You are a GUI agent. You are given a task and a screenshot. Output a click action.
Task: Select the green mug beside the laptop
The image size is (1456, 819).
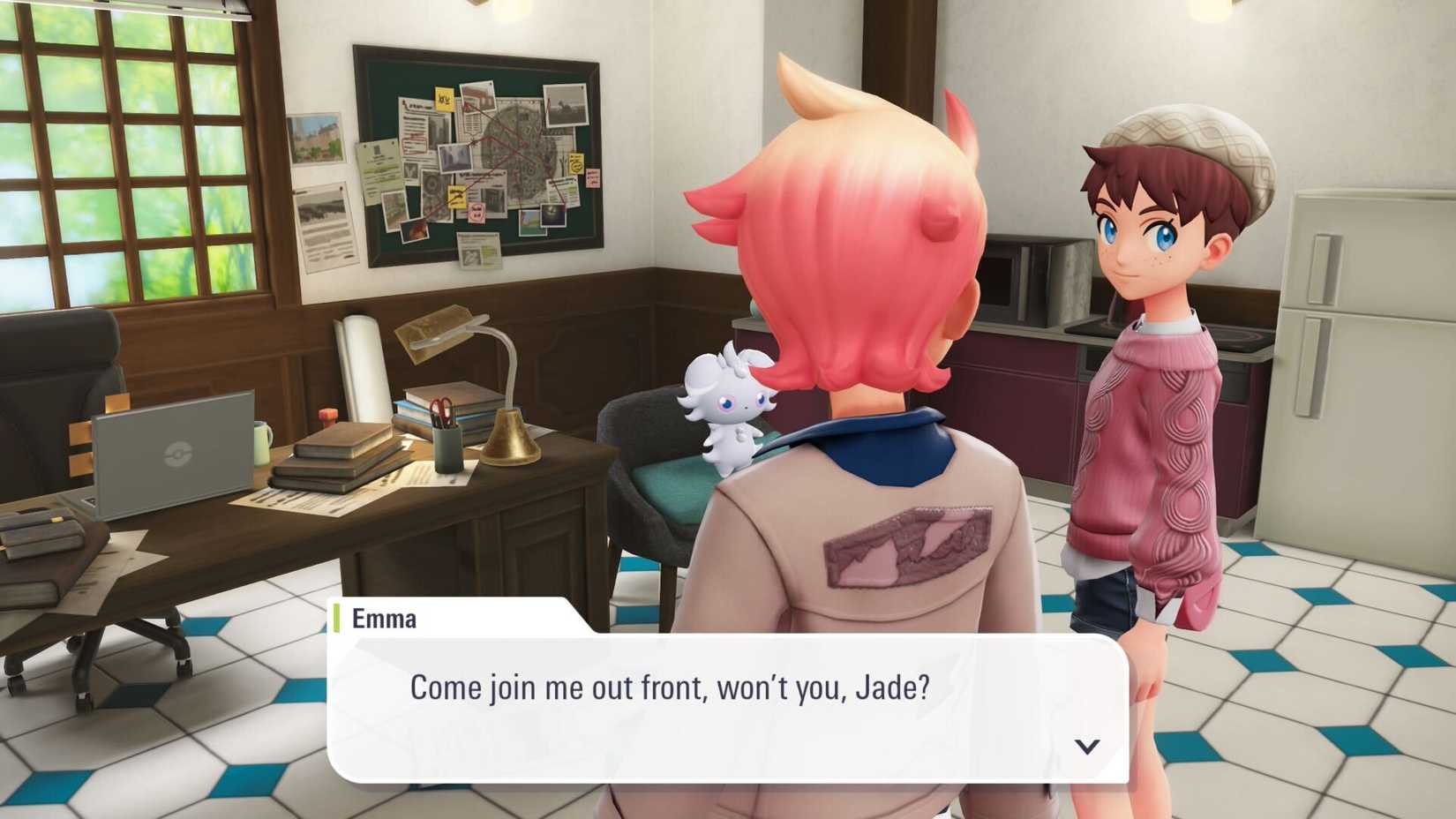(262, 444)
